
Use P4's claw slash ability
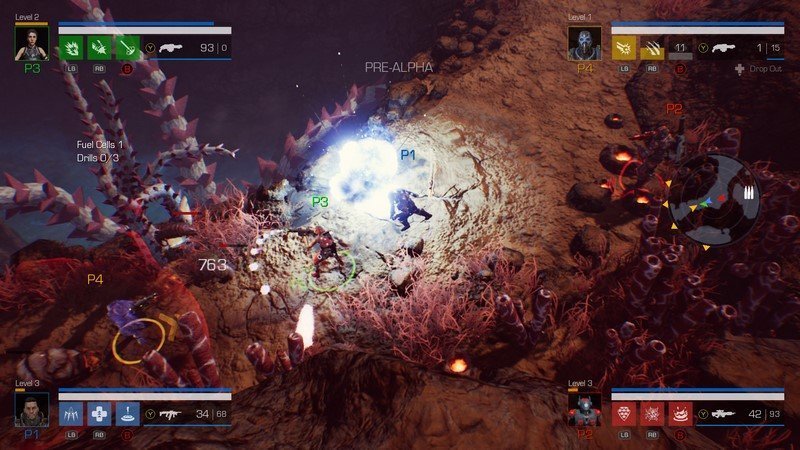pos(652,47)
